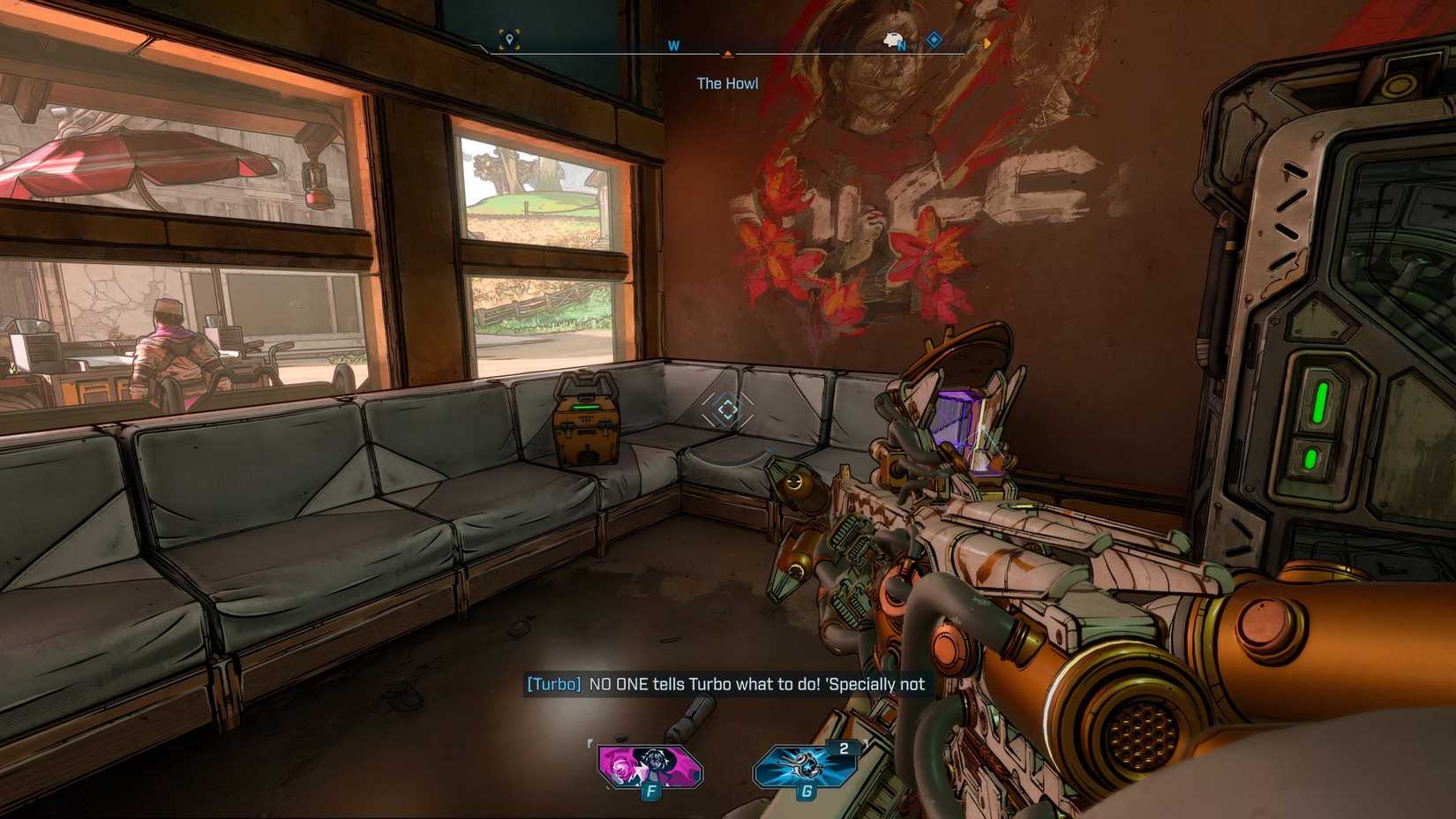This screenshot has width=1456, height=819.
Task: Open The Howl location label below compass
Action: click(x=727, y=83)
